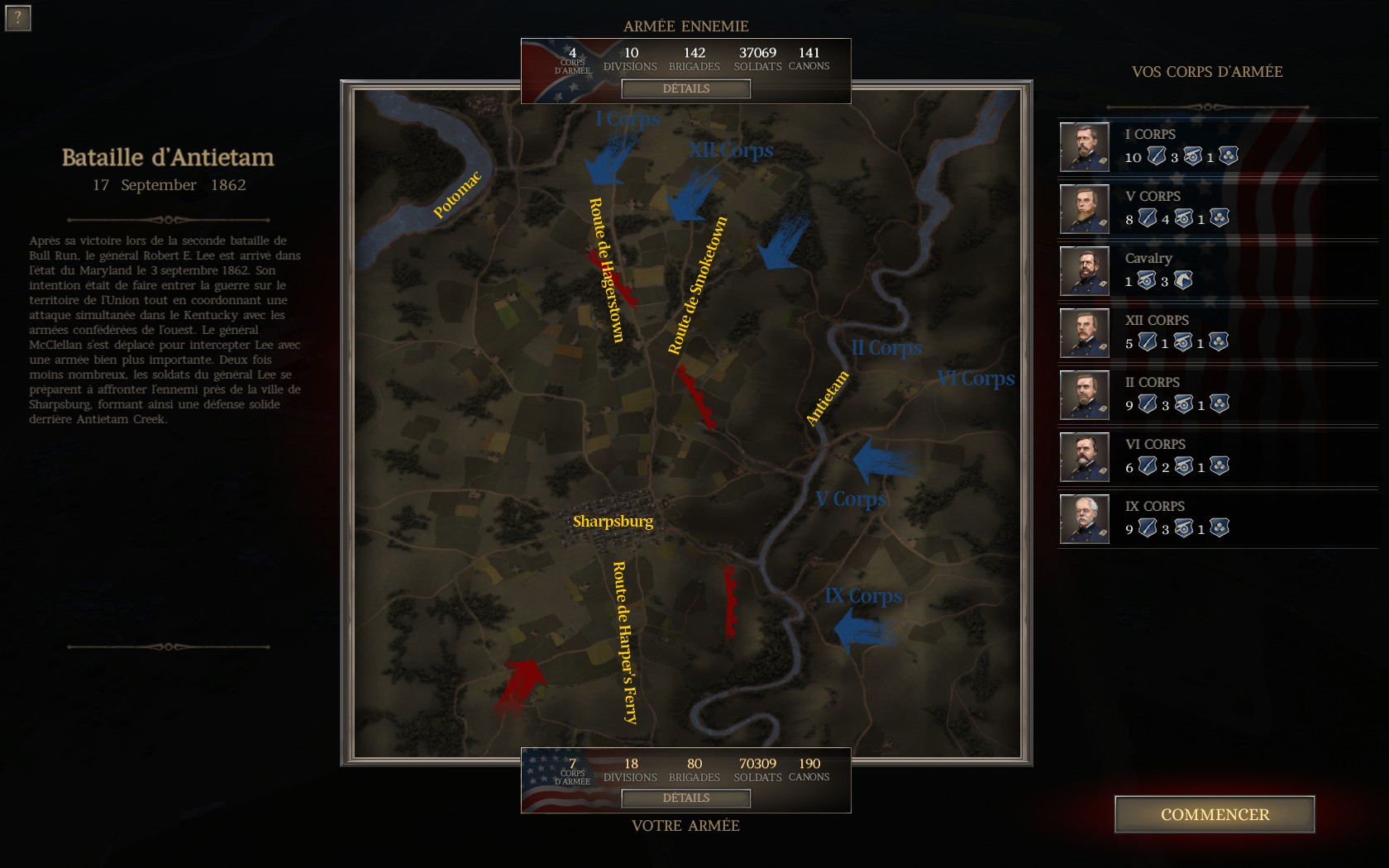Open the question mark help button

tap(17, 17)
